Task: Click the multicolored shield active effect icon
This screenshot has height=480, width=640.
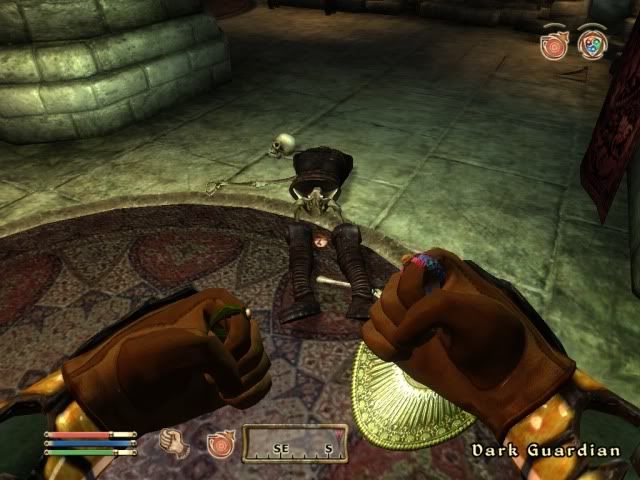Action: coord(590,45)
